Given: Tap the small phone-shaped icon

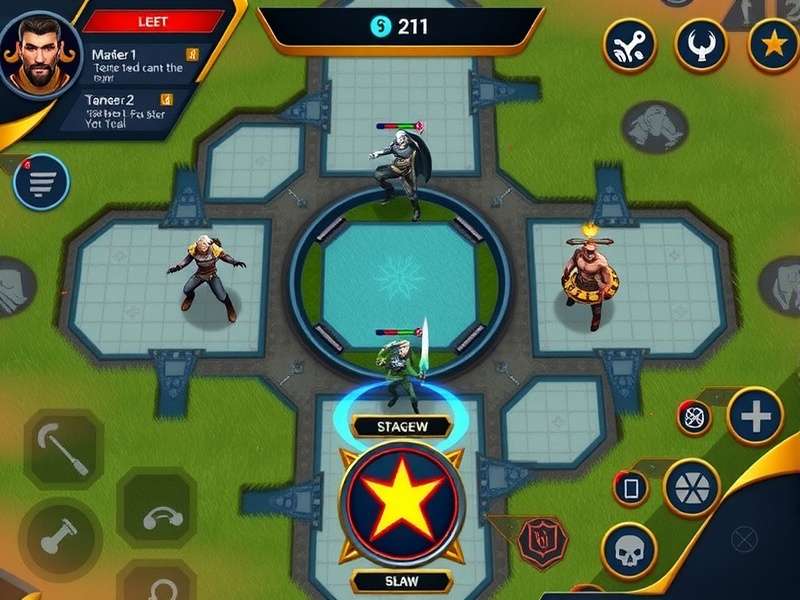Looking at the screenshot, I should [x=631, y=488].
